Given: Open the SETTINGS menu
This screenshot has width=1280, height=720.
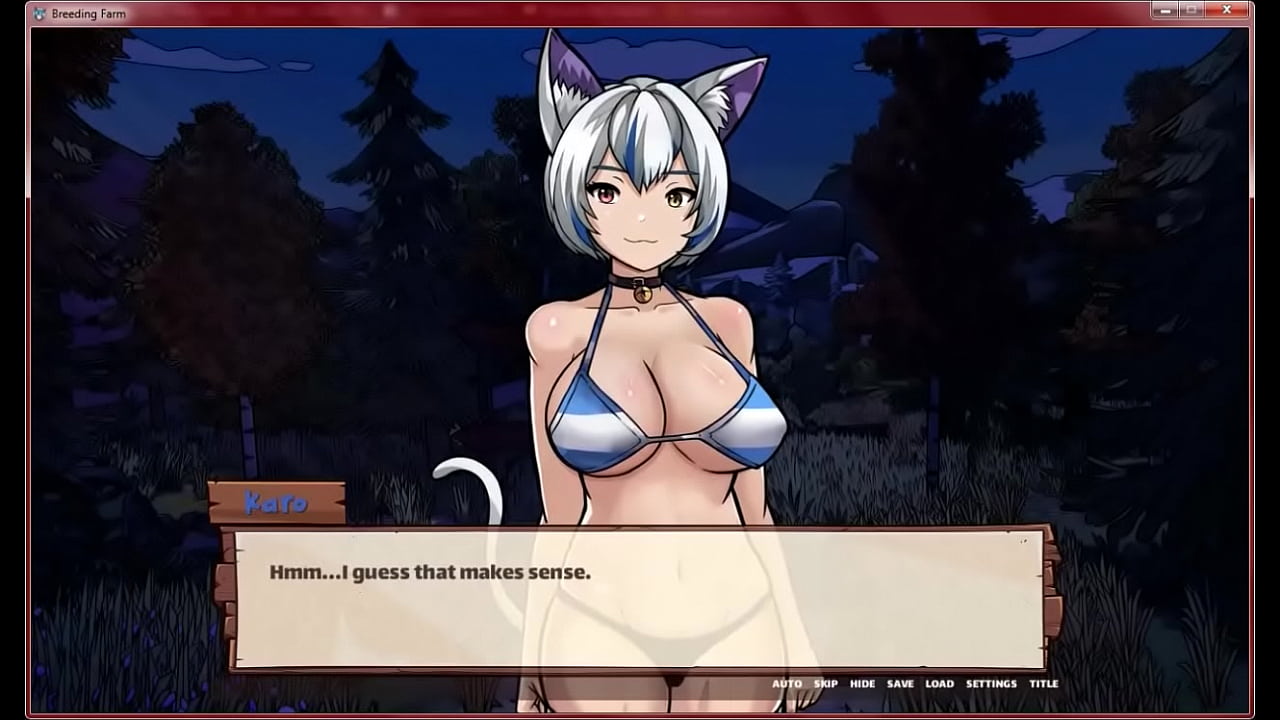Looking at the screenshot, I should 991,684.
